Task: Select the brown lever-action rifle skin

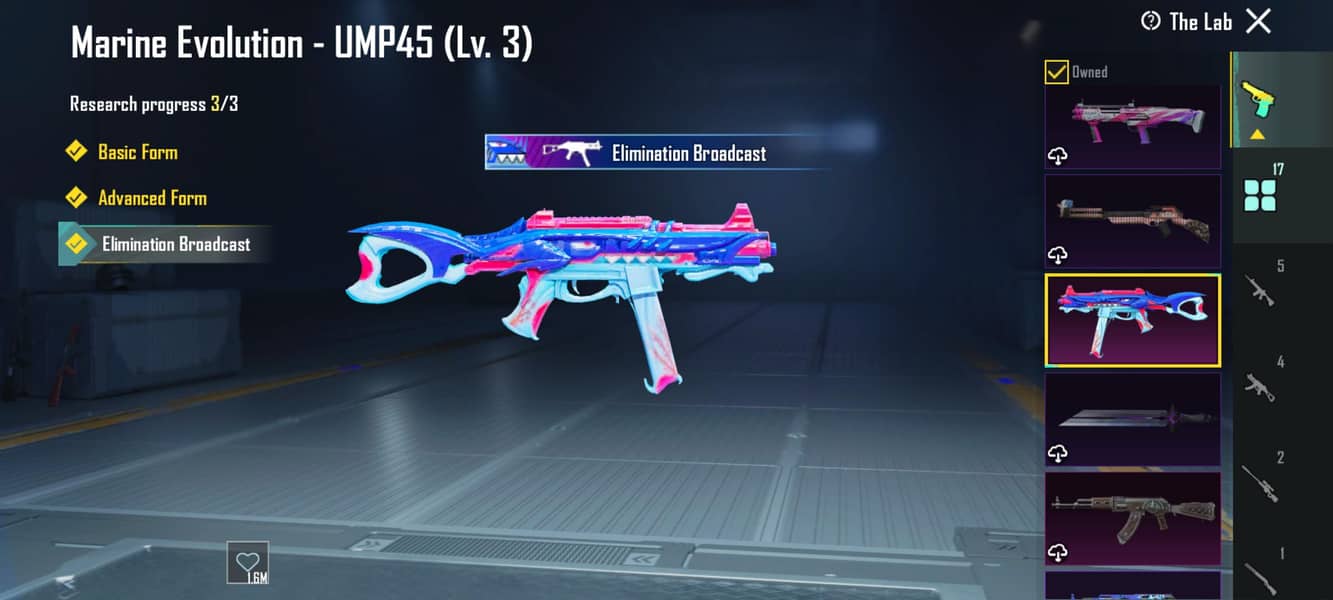Action: tap(1132, 221)
